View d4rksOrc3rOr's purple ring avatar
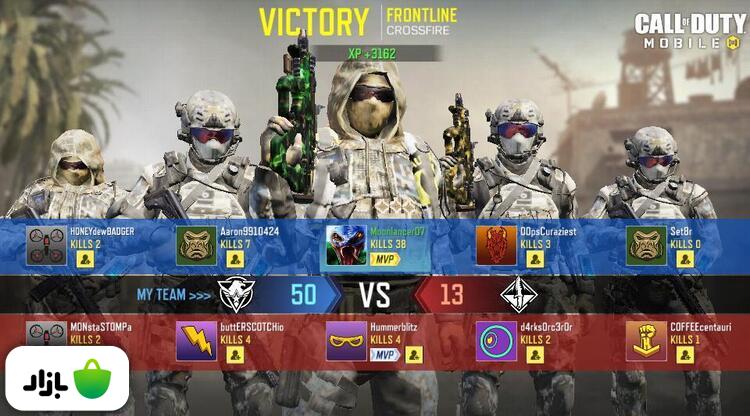This screenshot has width=750, height=416. click(496, 341)
